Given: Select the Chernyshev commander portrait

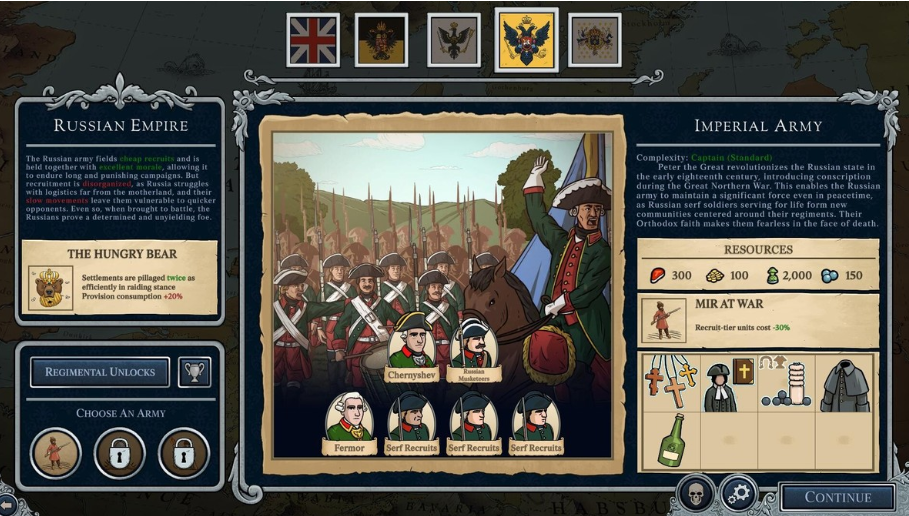Looking at the screenshot, I should click(413, 345).
